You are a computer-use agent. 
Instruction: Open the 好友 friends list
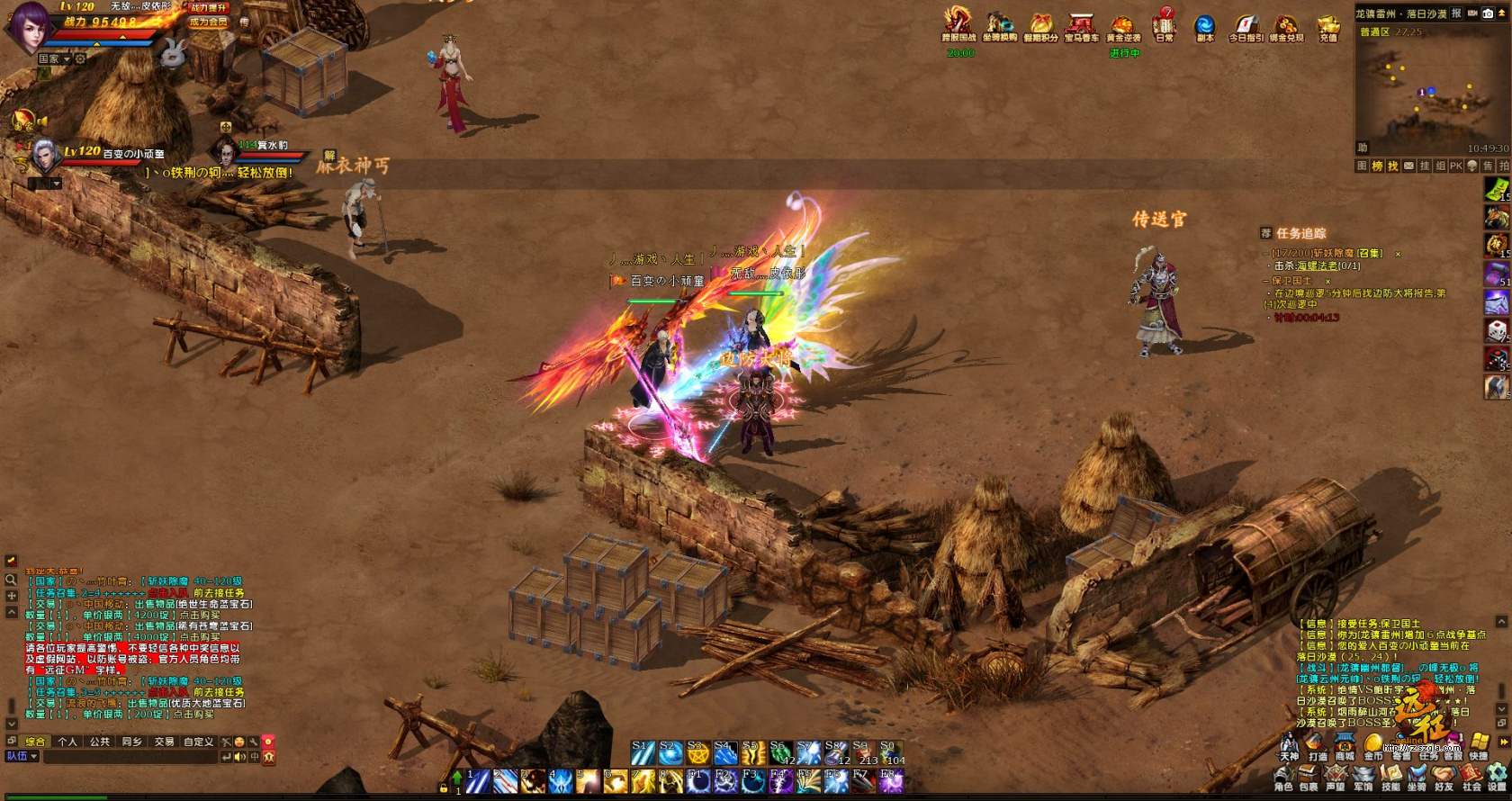(1444, 778)
